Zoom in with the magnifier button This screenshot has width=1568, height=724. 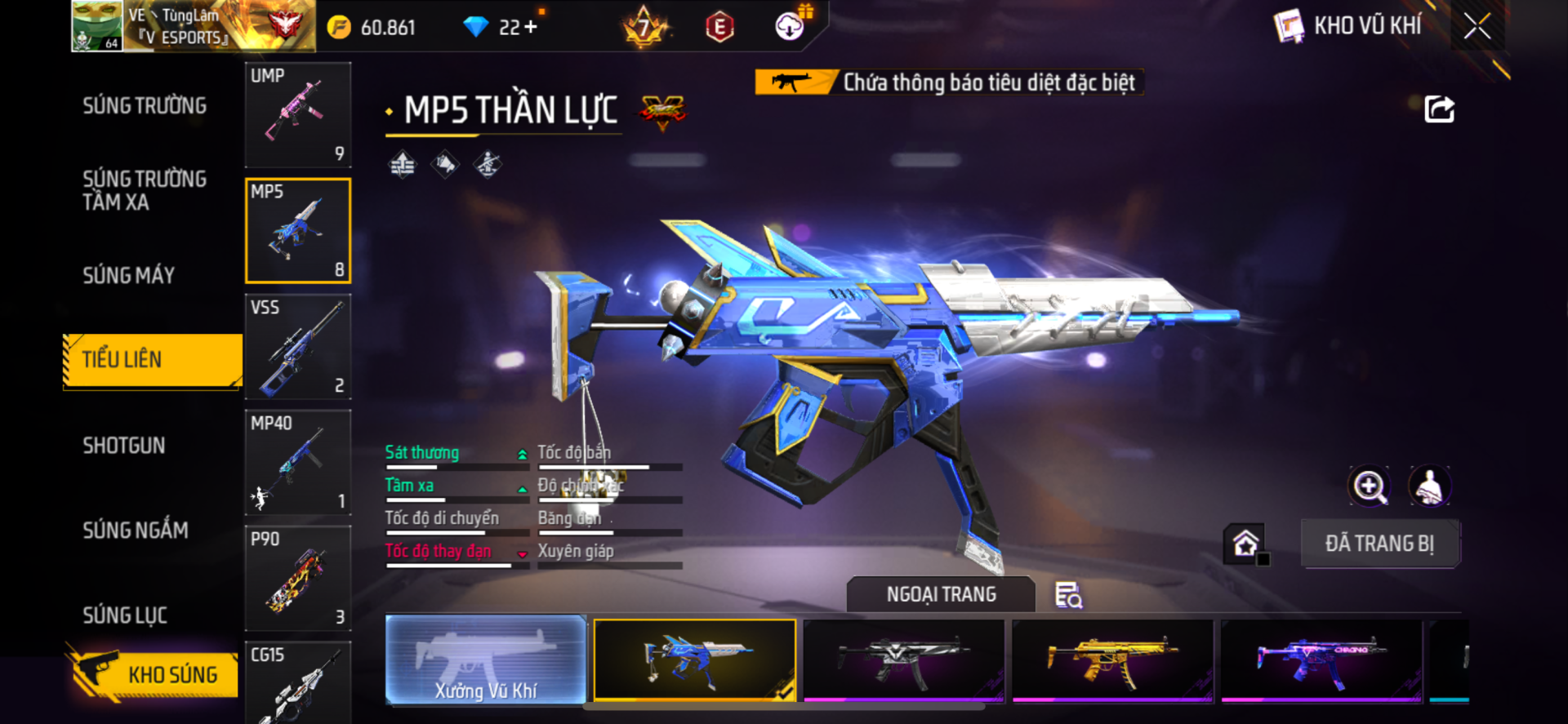1369,487
